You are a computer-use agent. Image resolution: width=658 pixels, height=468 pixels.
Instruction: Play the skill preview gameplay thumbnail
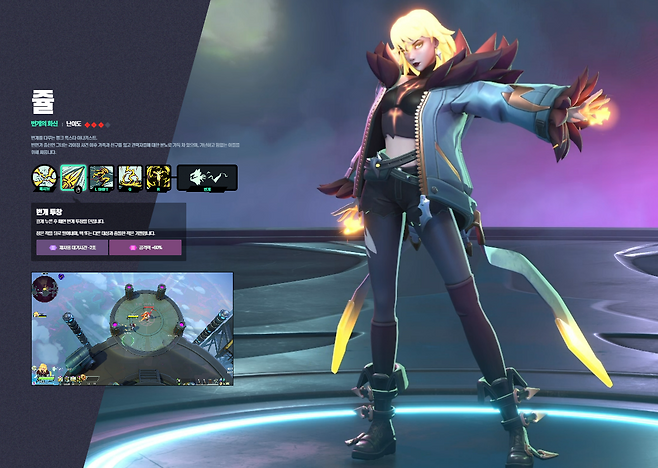click(132, 328)
